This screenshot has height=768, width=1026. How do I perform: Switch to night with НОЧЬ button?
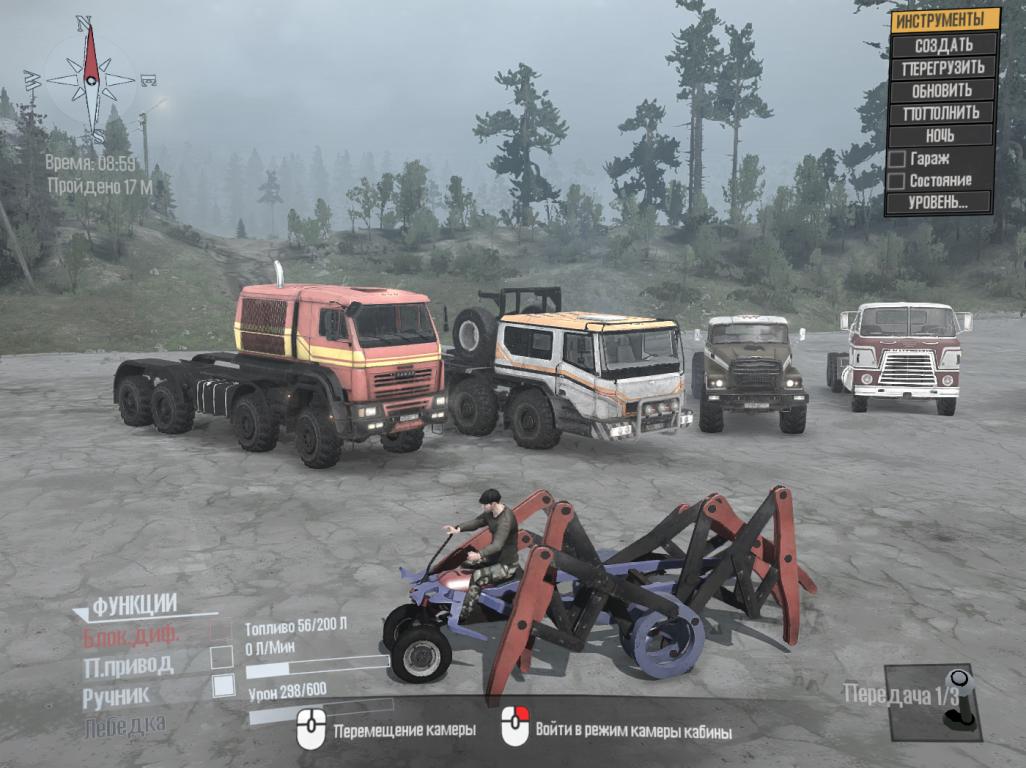(940, 135)
